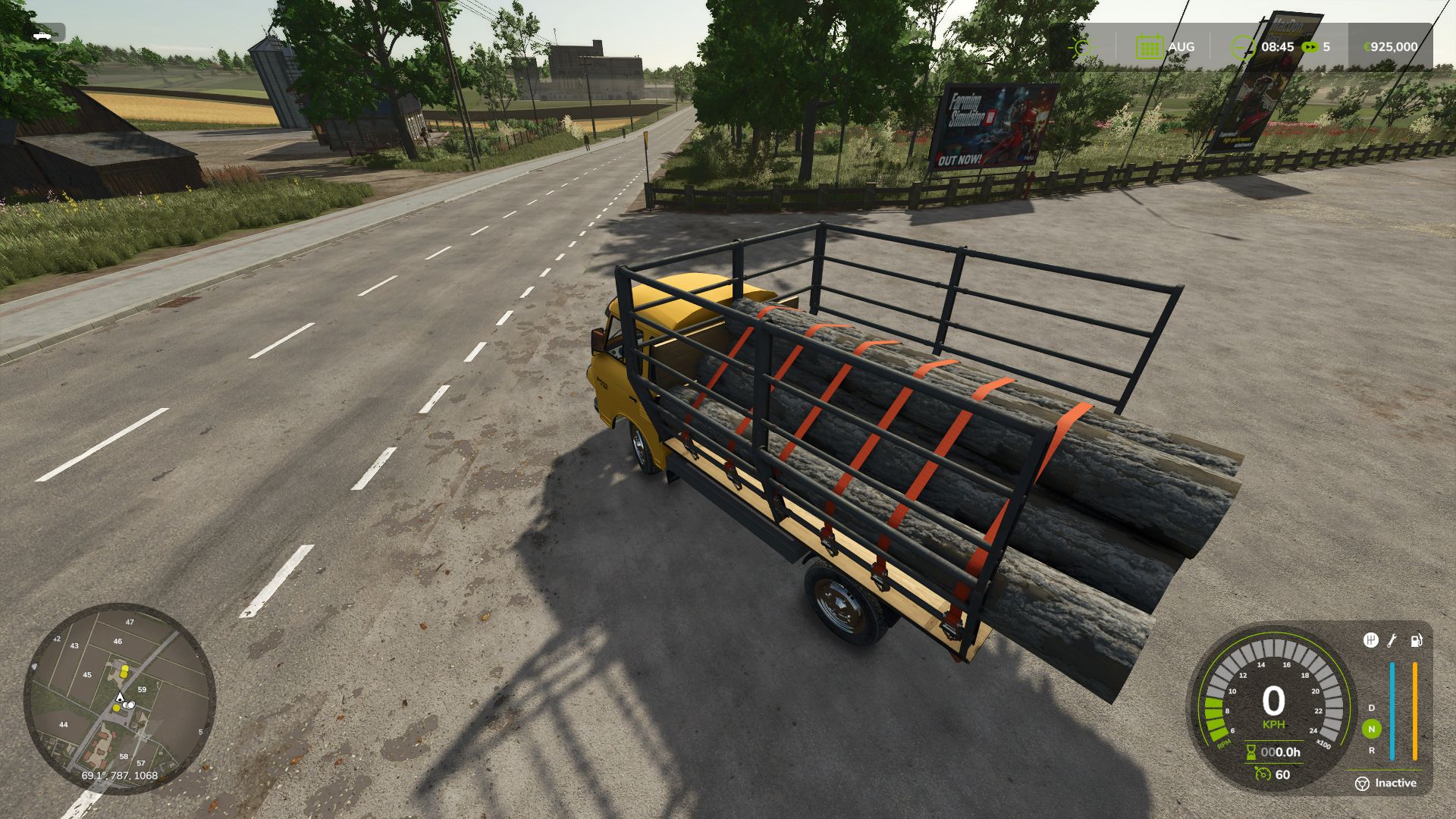
Task: Click the 0 KPH speedometer readout
Action: 1274,705
